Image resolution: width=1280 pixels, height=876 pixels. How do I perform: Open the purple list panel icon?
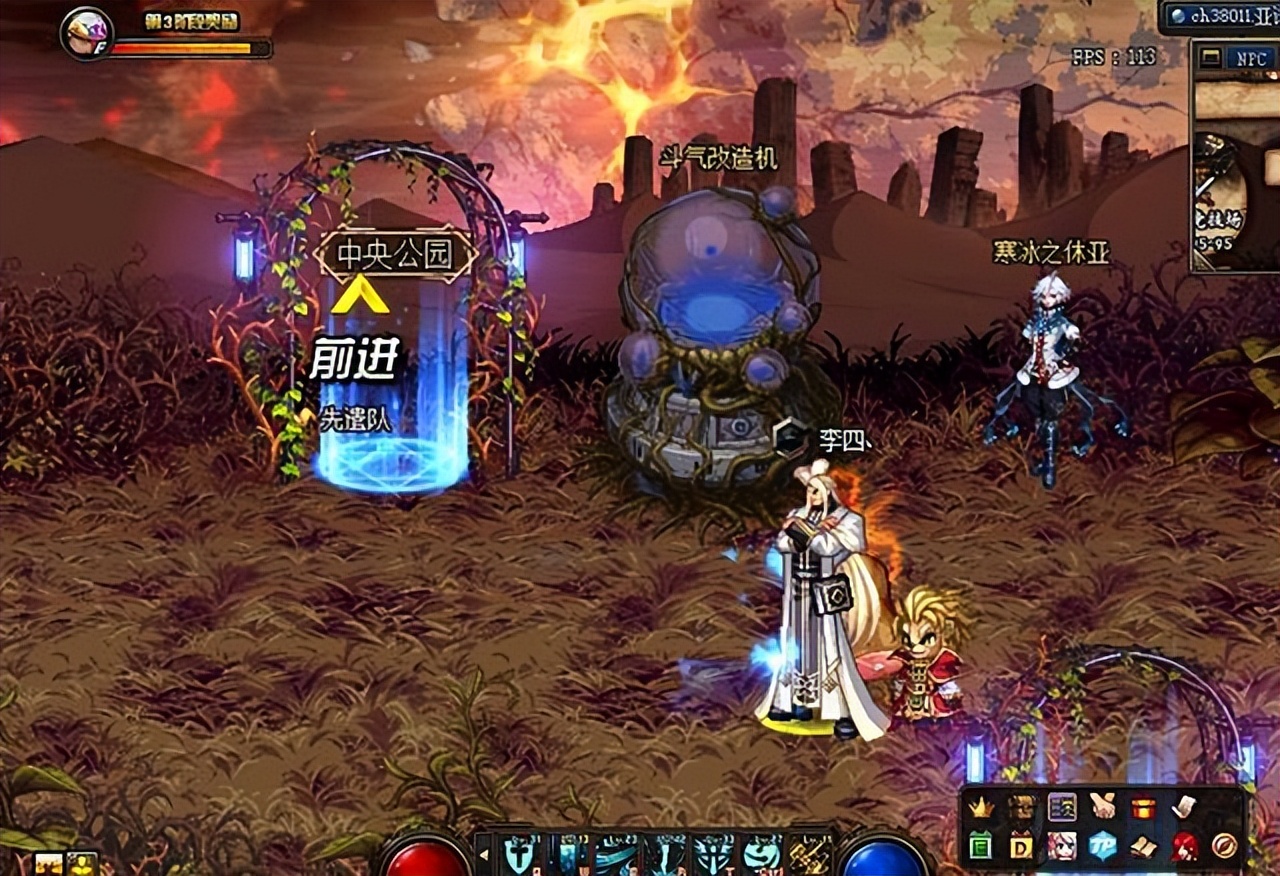[1062, 806]
